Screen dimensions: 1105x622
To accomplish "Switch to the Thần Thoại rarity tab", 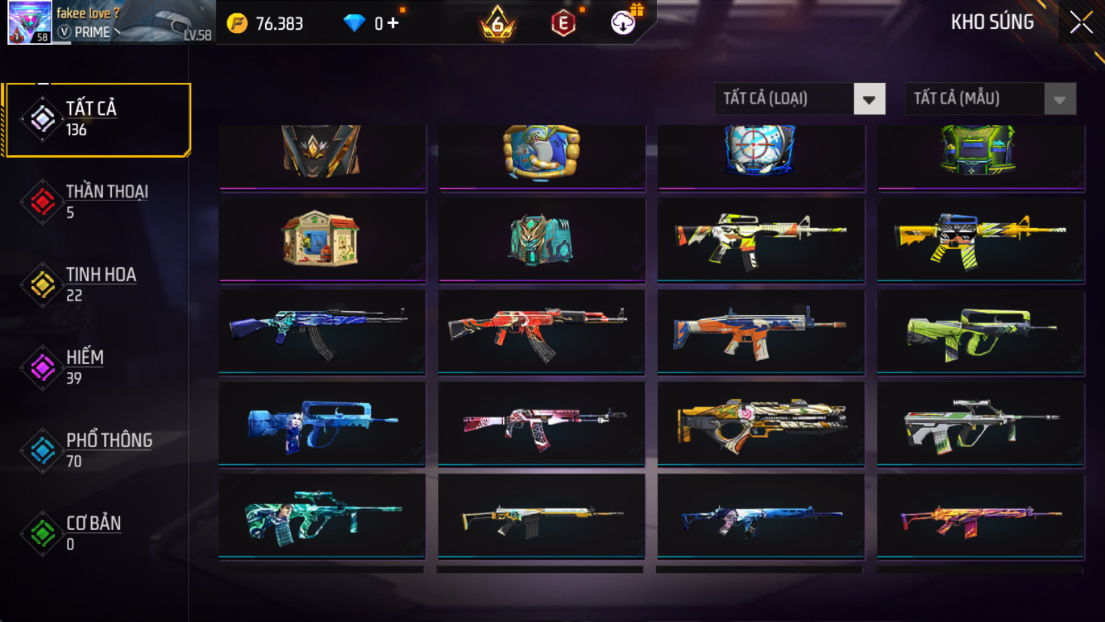I will pos(97,202).
